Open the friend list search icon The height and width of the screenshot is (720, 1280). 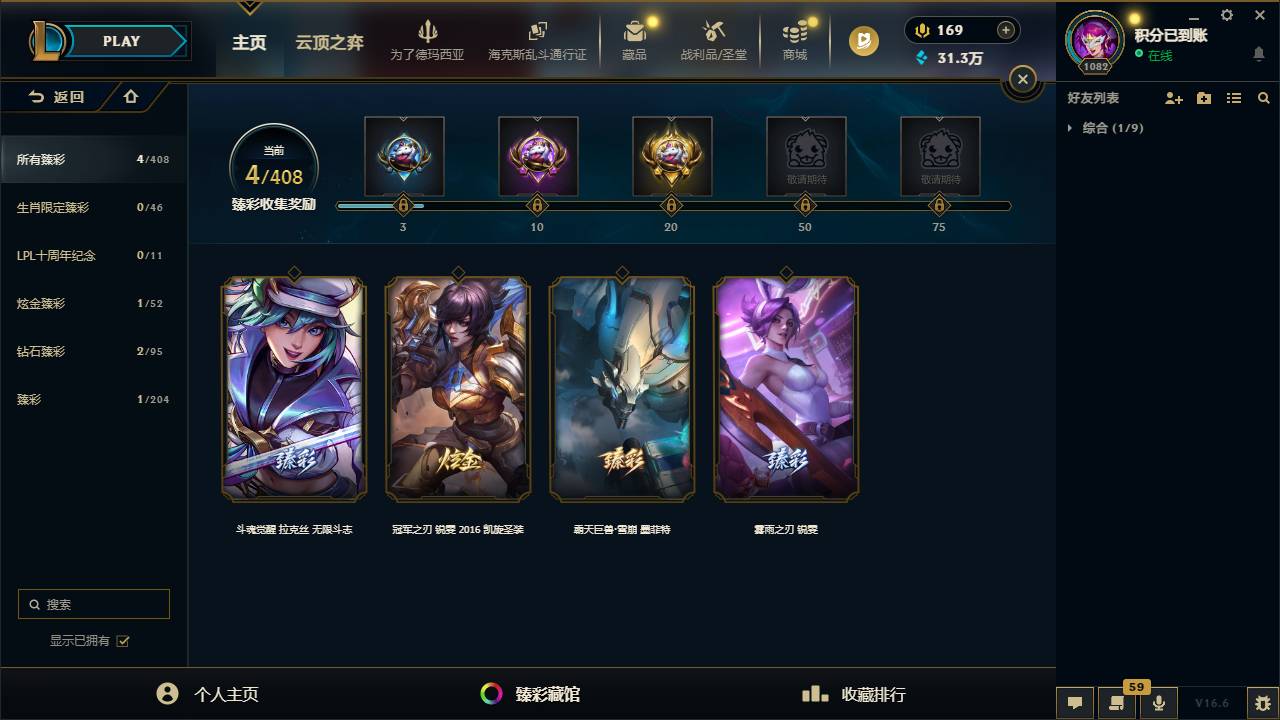click(x=1263, y=98)
